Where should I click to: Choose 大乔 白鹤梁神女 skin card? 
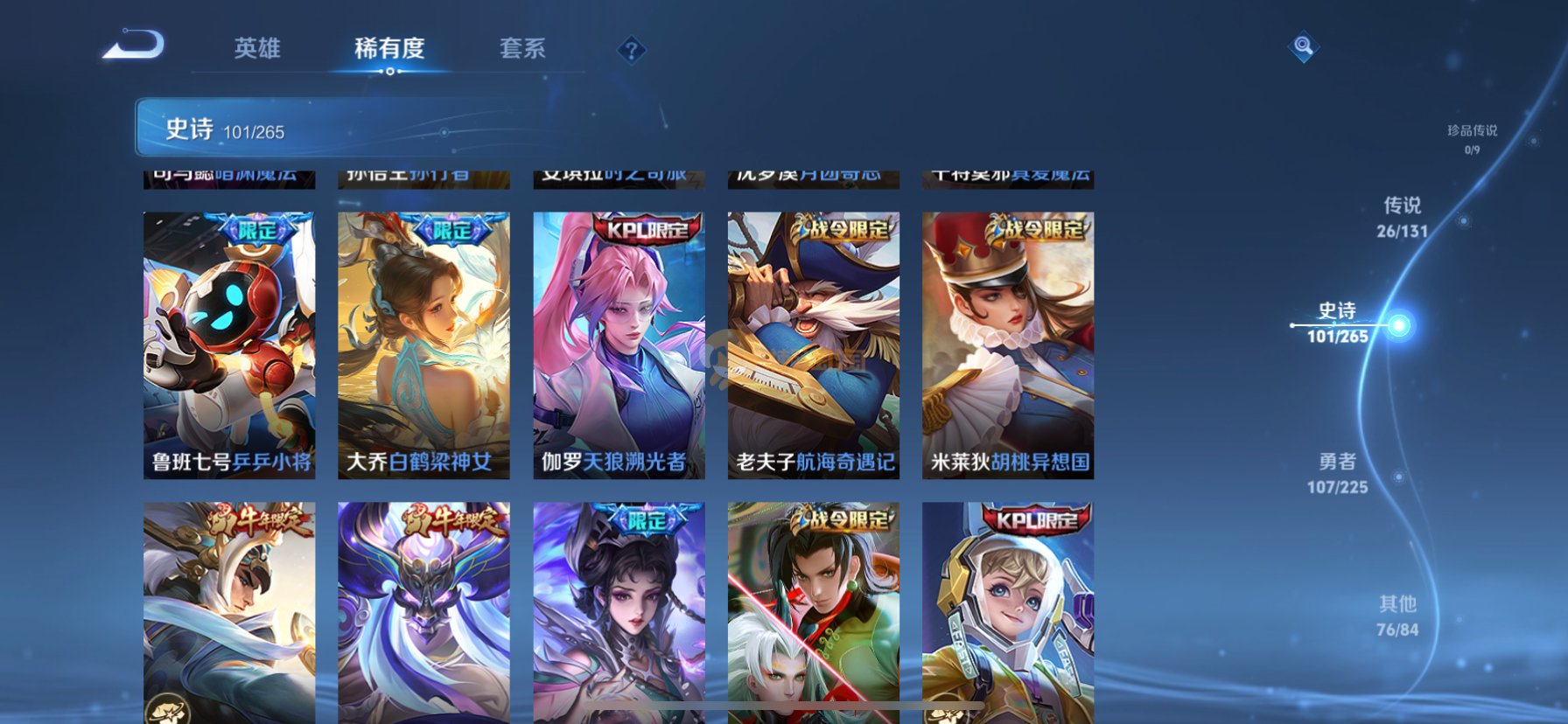click(x=423, y=345)
